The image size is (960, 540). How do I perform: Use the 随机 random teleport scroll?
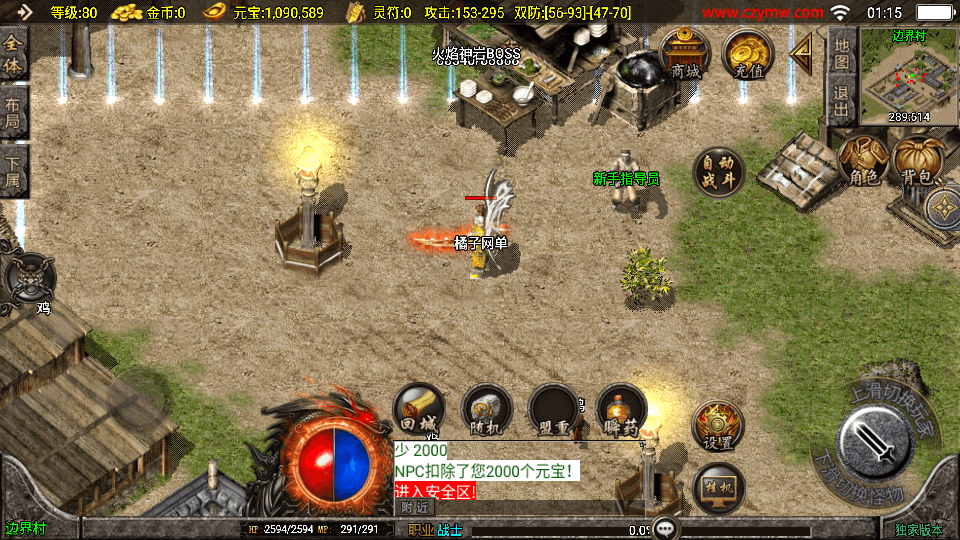pyautogui.click(x=487, y=410)
